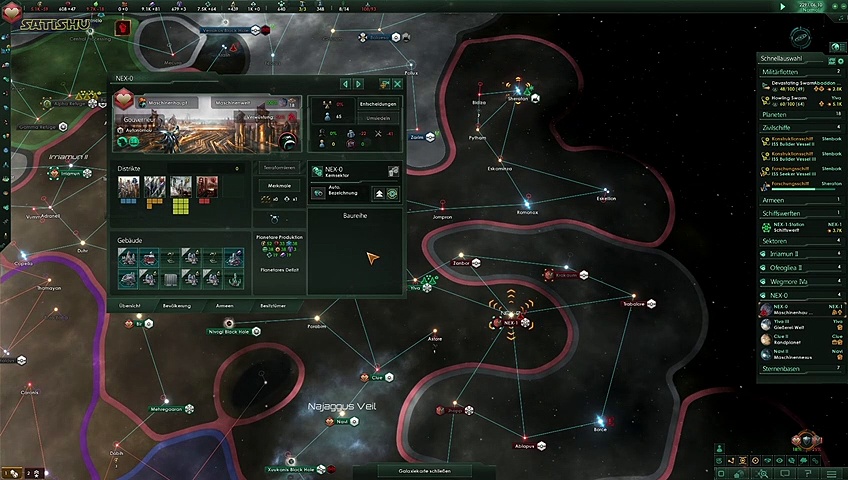The height and width of the screenshot is (480, 848).
Task: Go to the next planet arrow
Action: (360, 84)
